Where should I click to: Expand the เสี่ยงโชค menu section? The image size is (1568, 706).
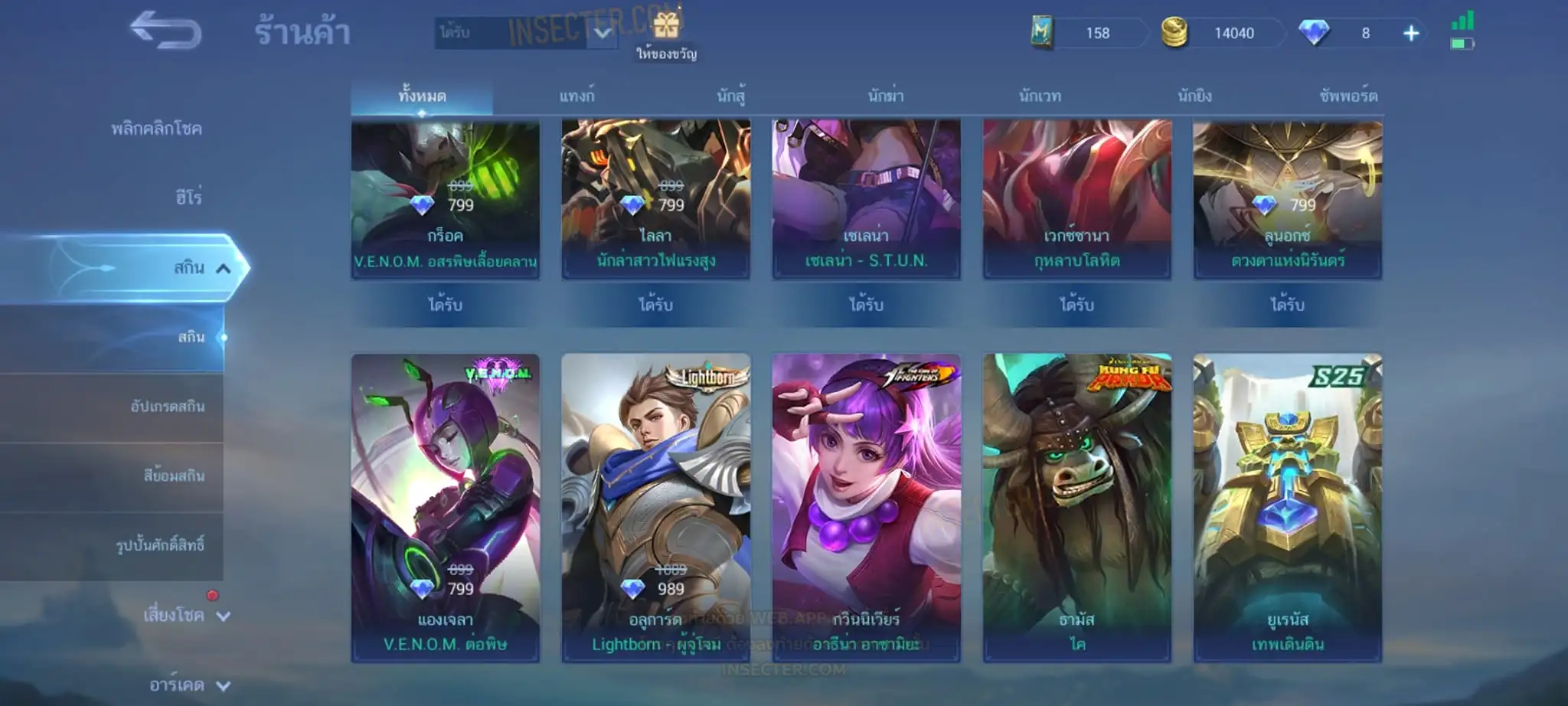click(186, 615)
